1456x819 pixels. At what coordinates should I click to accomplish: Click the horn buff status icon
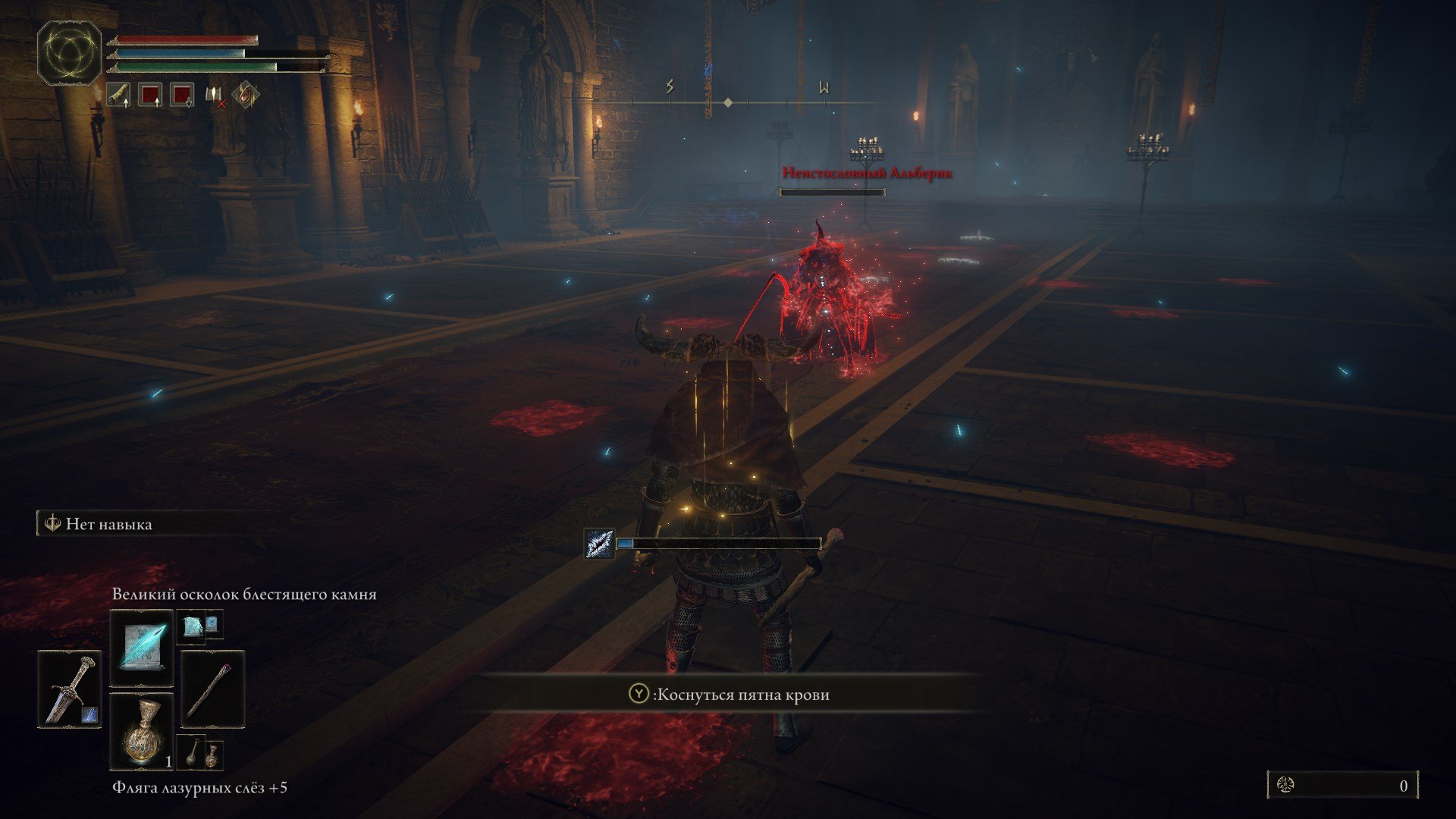pyautogui.click(x=118, y=95)
